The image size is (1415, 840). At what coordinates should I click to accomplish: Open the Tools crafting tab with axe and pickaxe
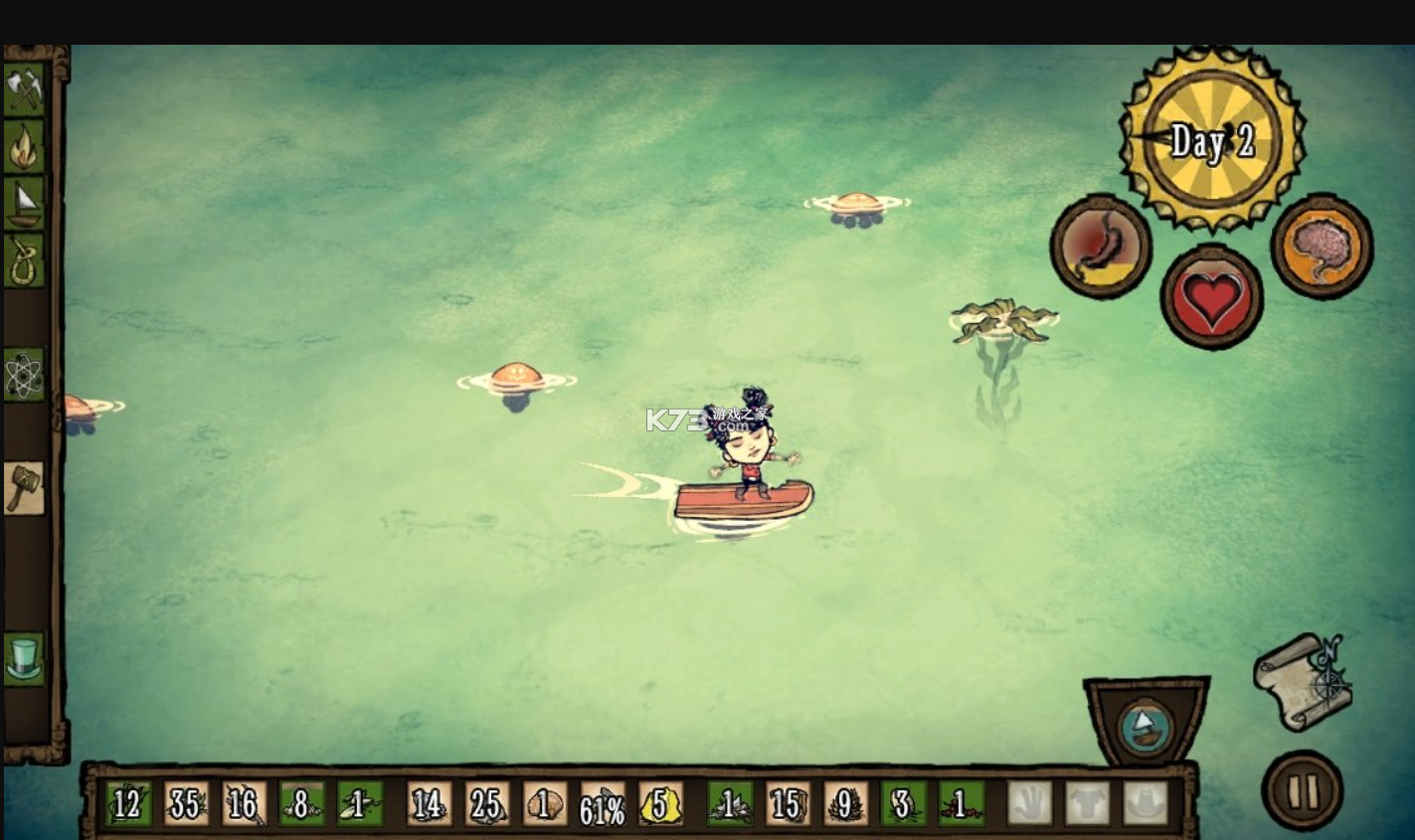coord(25,89)
